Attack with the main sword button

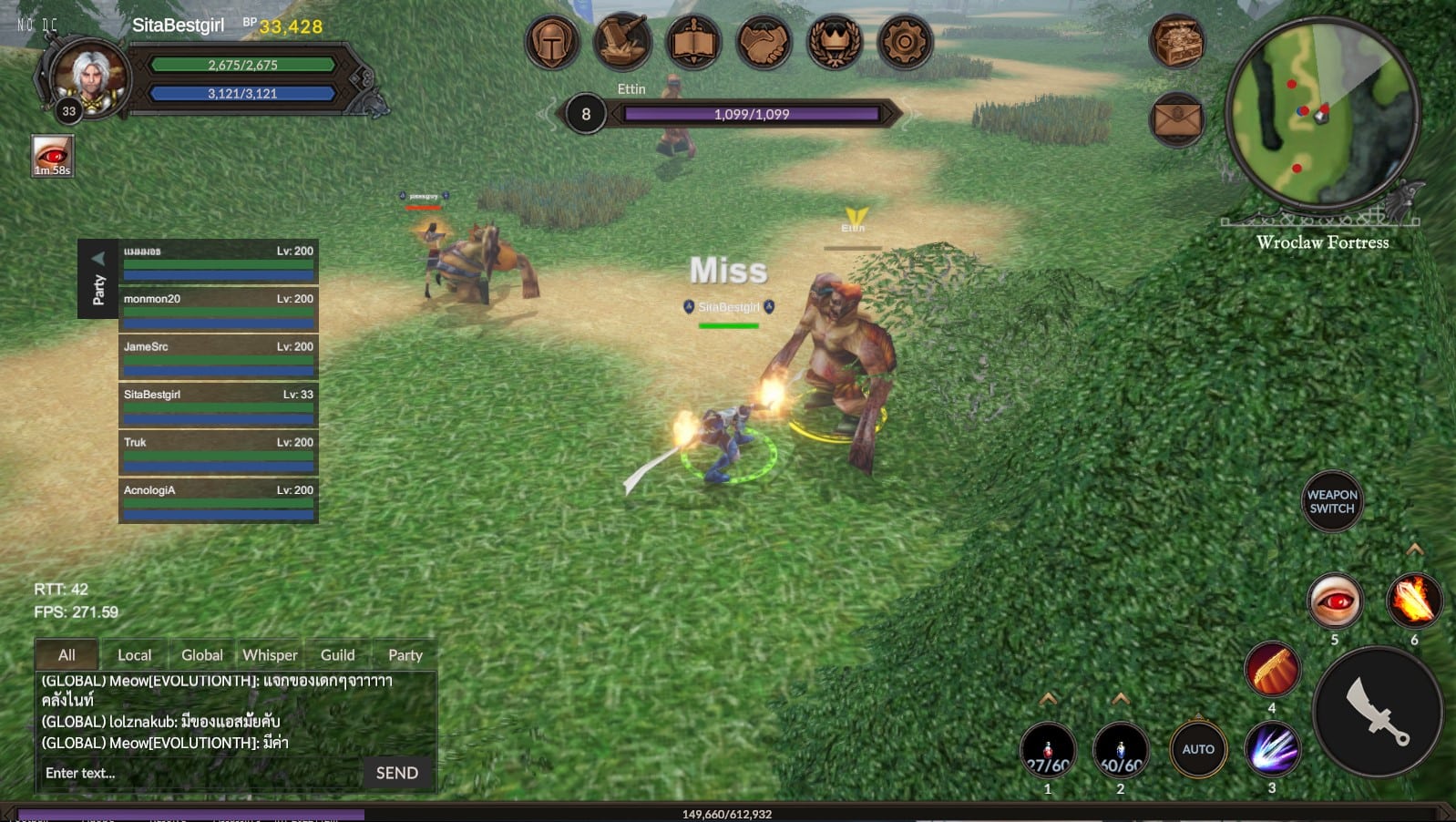pyautogui.click(x=1378, y=712)
